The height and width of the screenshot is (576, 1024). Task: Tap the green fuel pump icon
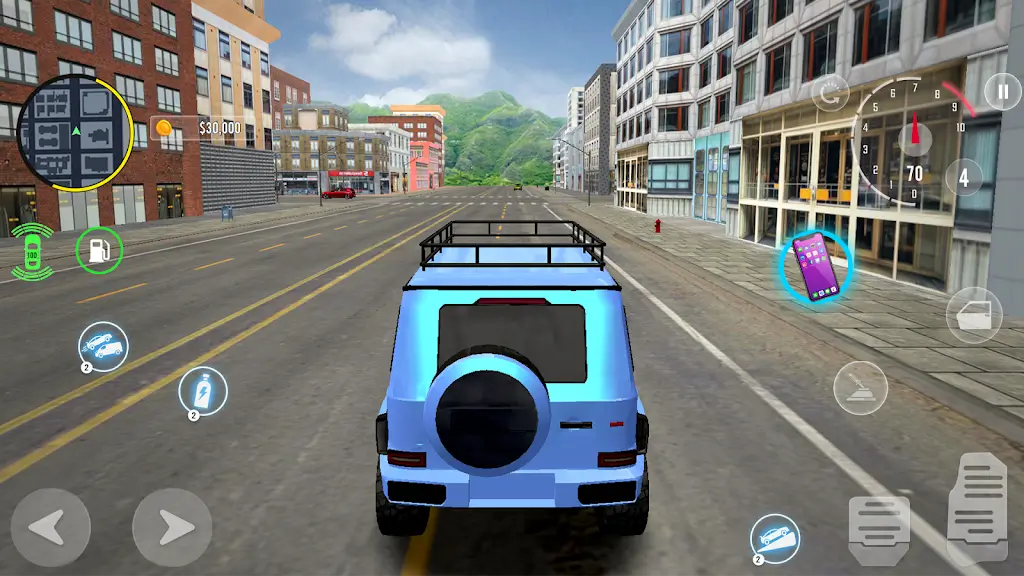point(99,250)
